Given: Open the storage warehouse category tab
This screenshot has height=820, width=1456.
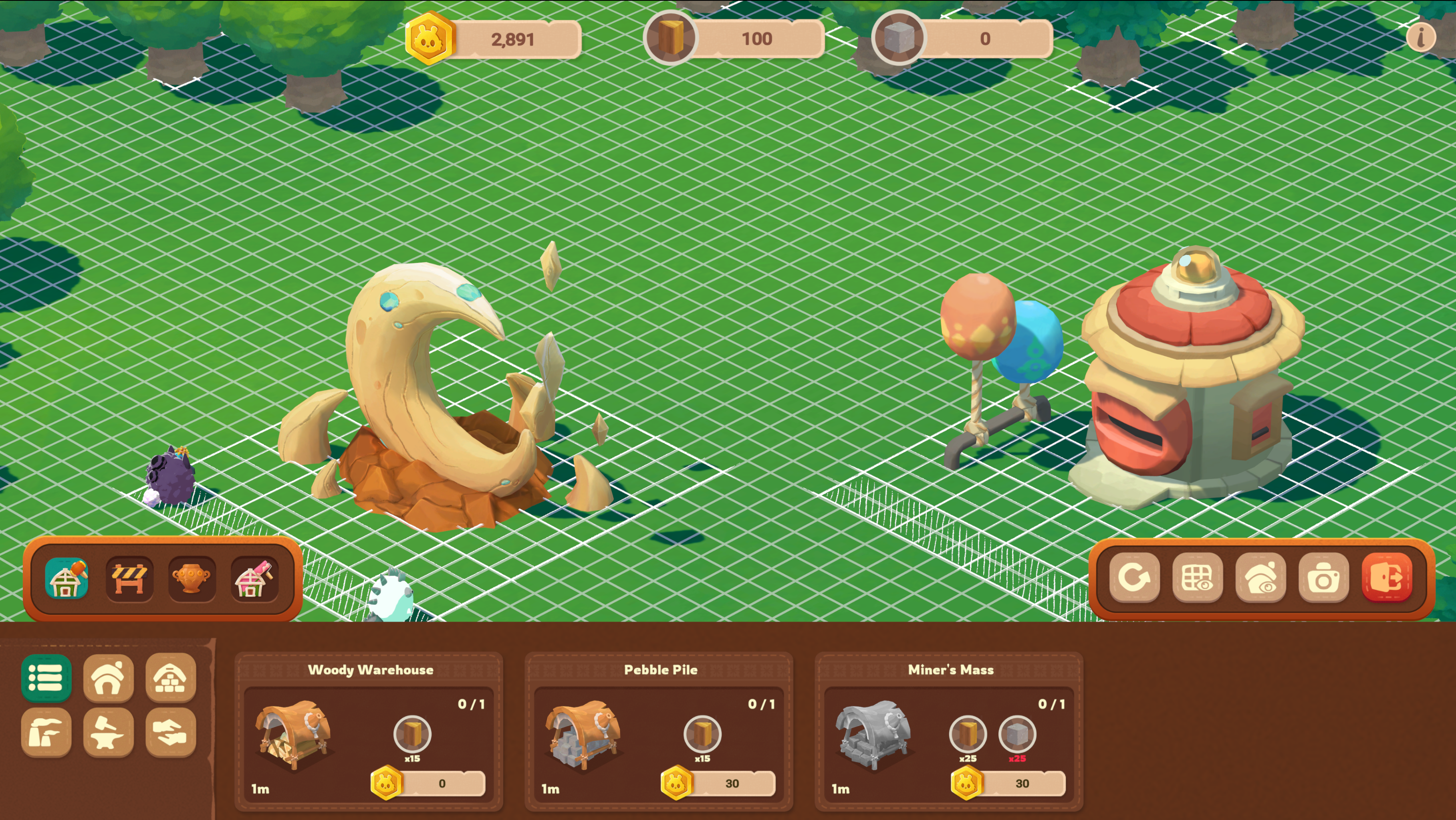Looking at the screenshot, I should pyautogui.click(x=171, y=677).
